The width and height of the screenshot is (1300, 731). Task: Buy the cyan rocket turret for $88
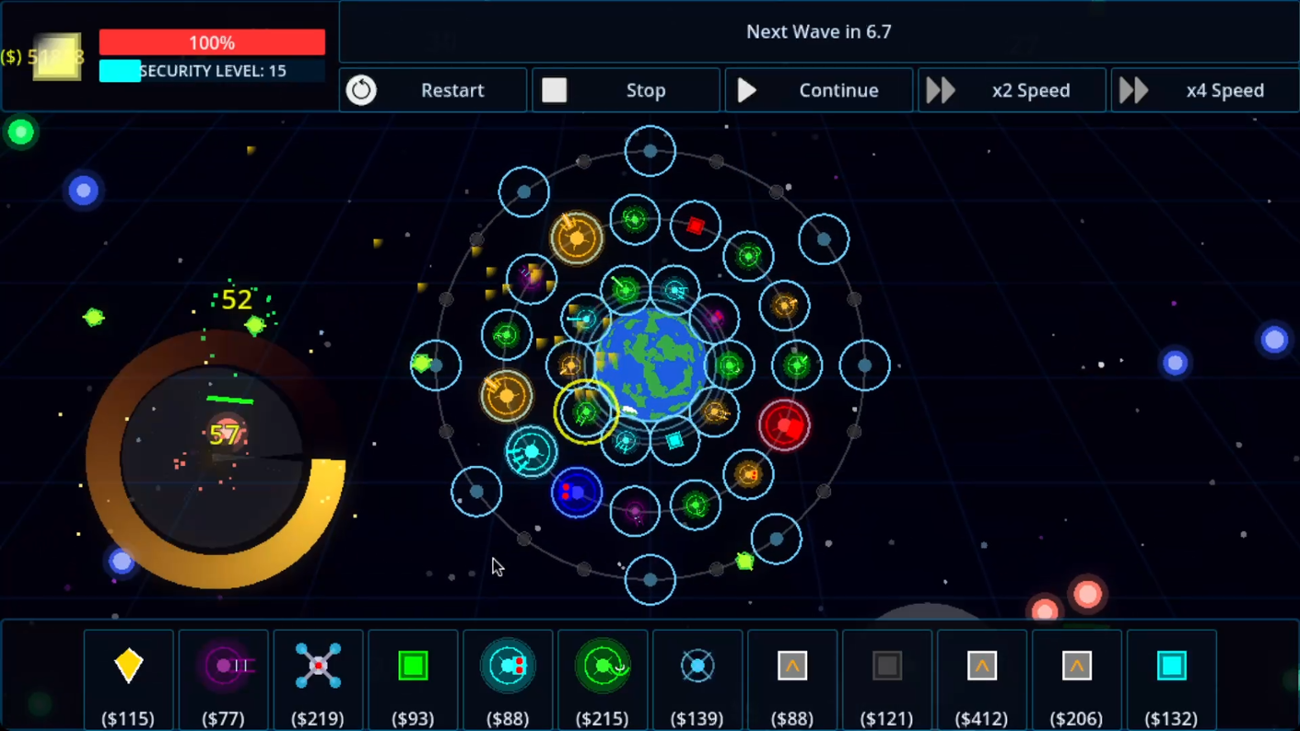508,666
